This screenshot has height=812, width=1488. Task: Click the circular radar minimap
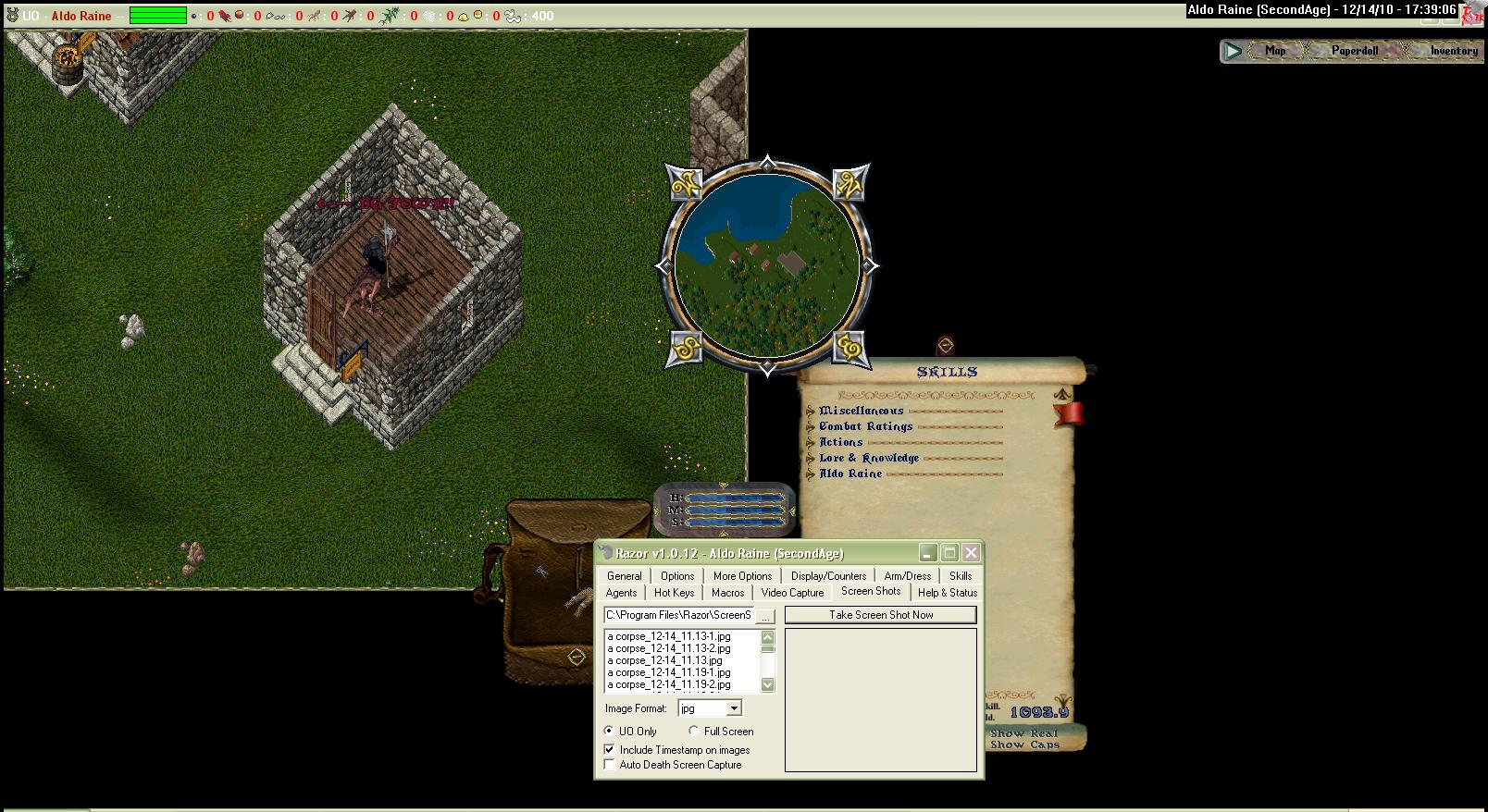point(766,265)
